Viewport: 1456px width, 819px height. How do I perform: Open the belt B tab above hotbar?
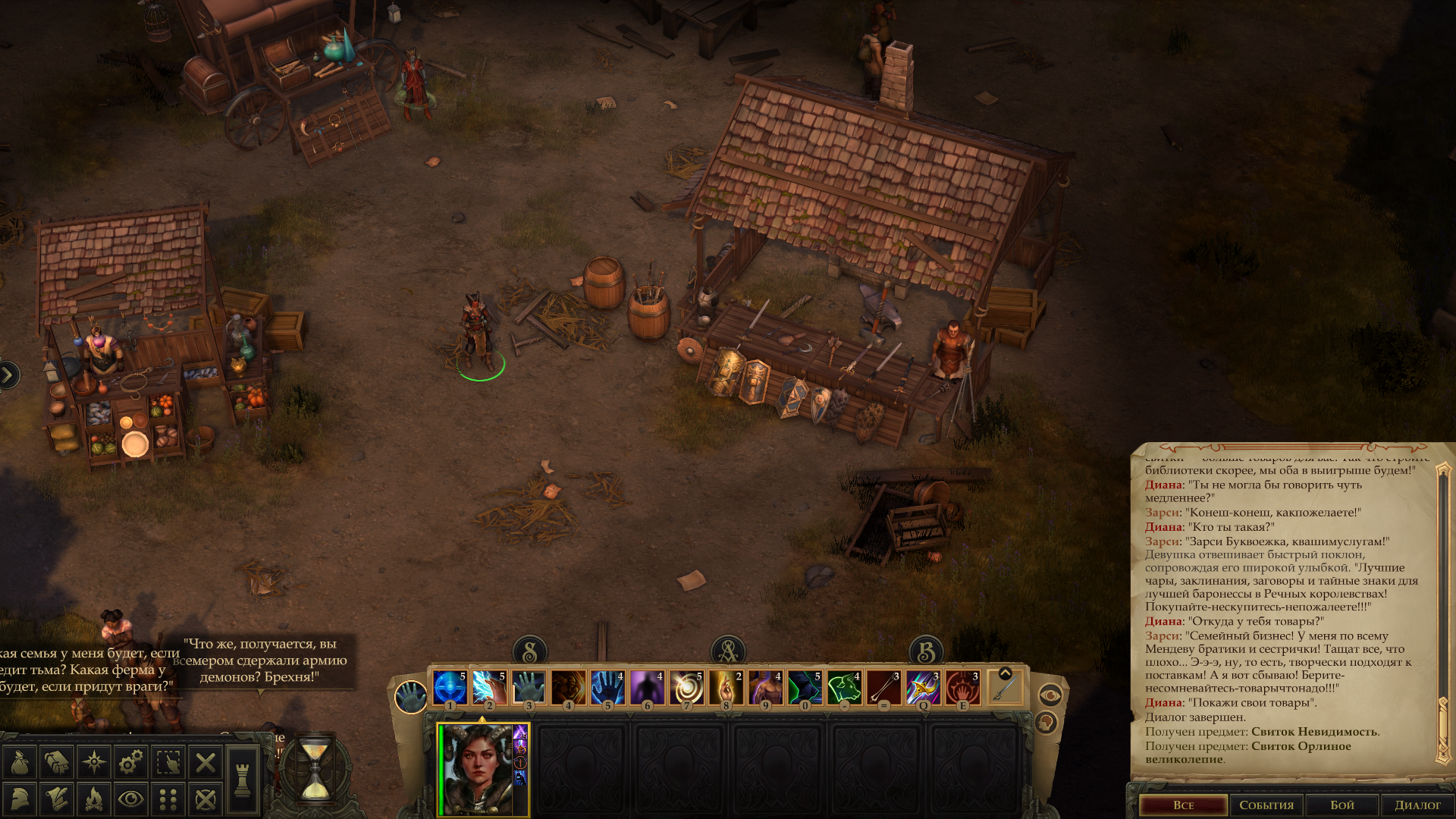tap(926, 651)
